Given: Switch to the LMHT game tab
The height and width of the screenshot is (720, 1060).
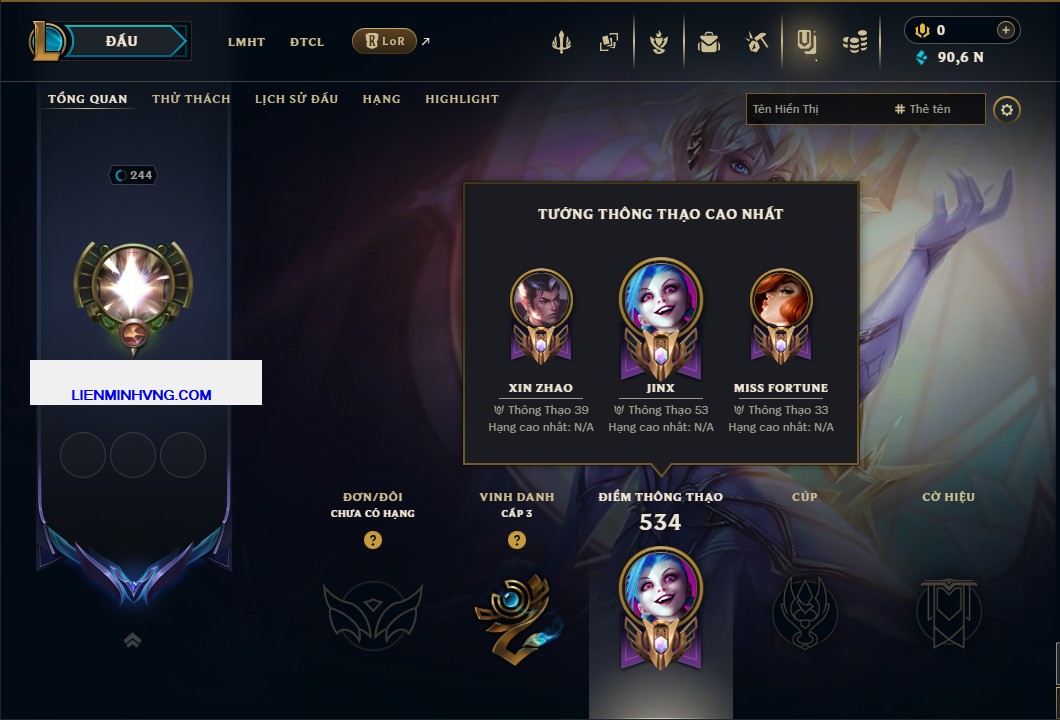Looking at the screenshot, I should (246, 42).
